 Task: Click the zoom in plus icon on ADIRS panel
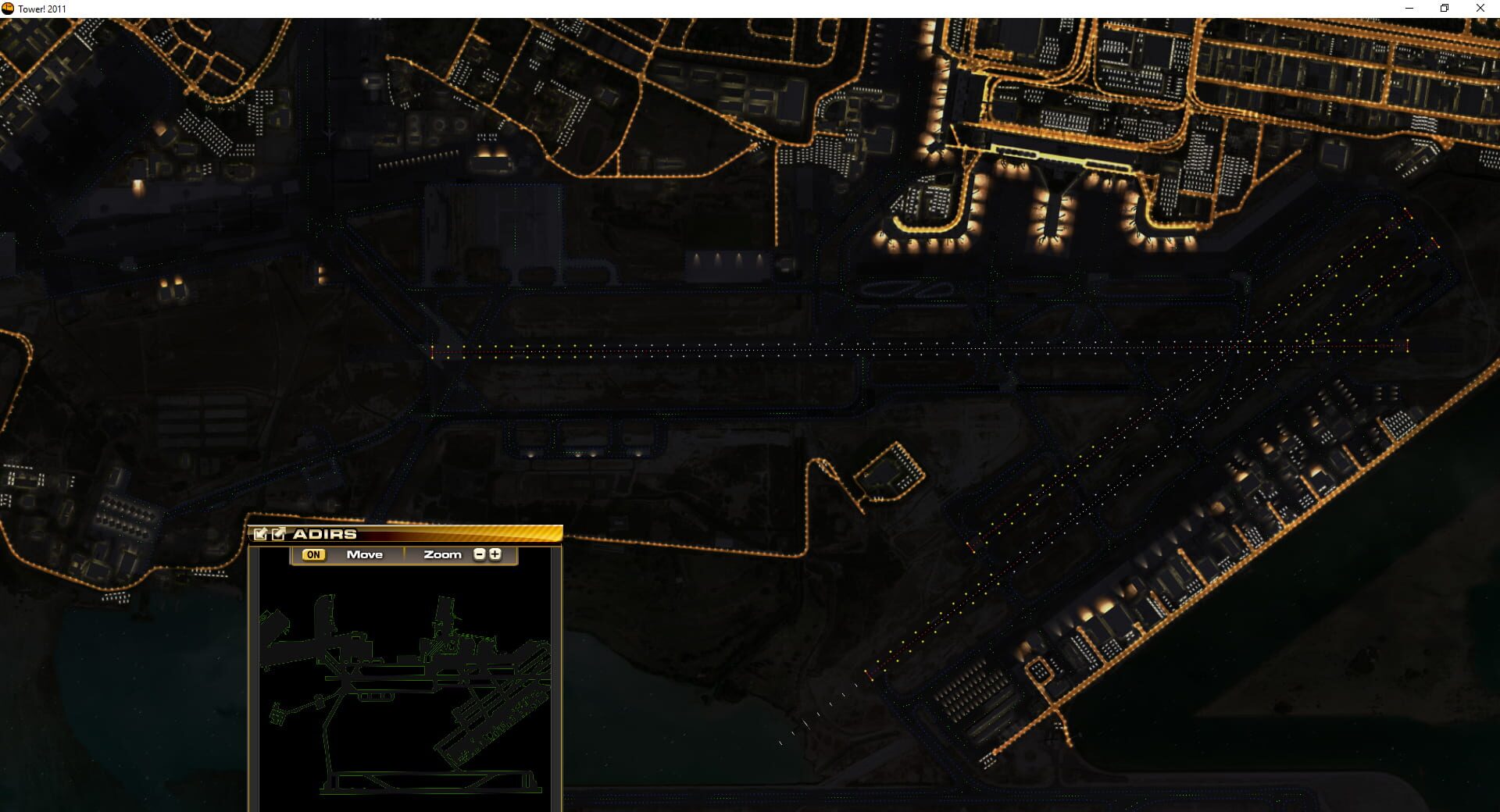(495, 554)
